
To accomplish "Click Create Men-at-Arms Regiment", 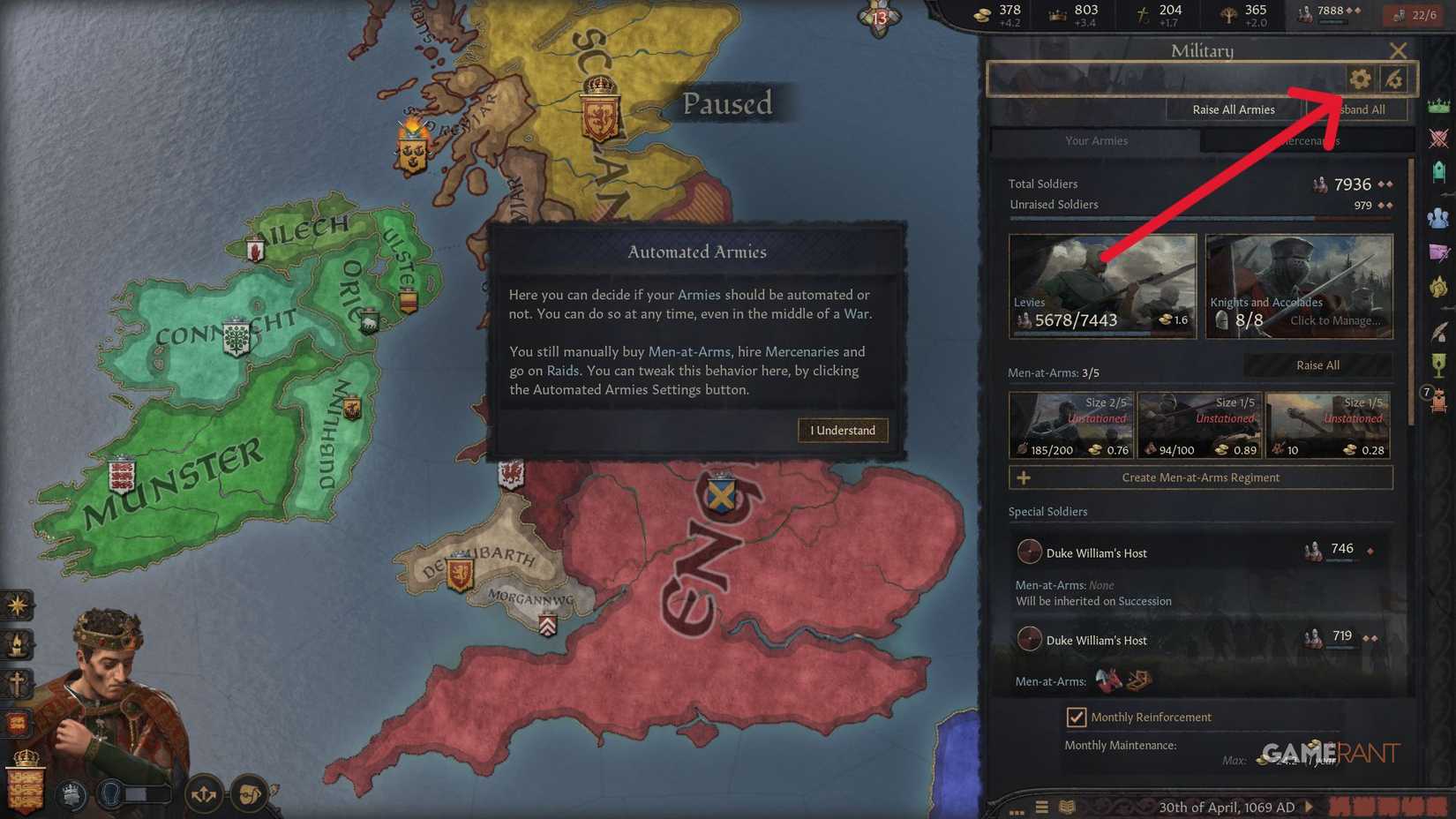I will point(1200,477).
